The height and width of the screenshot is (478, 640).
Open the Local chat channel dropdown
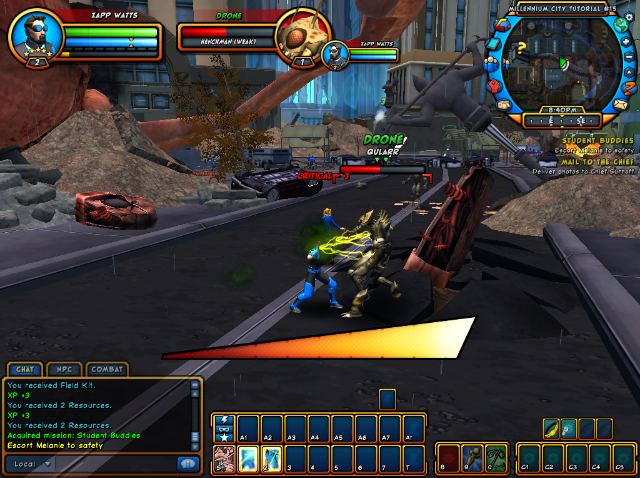point(30,464)
